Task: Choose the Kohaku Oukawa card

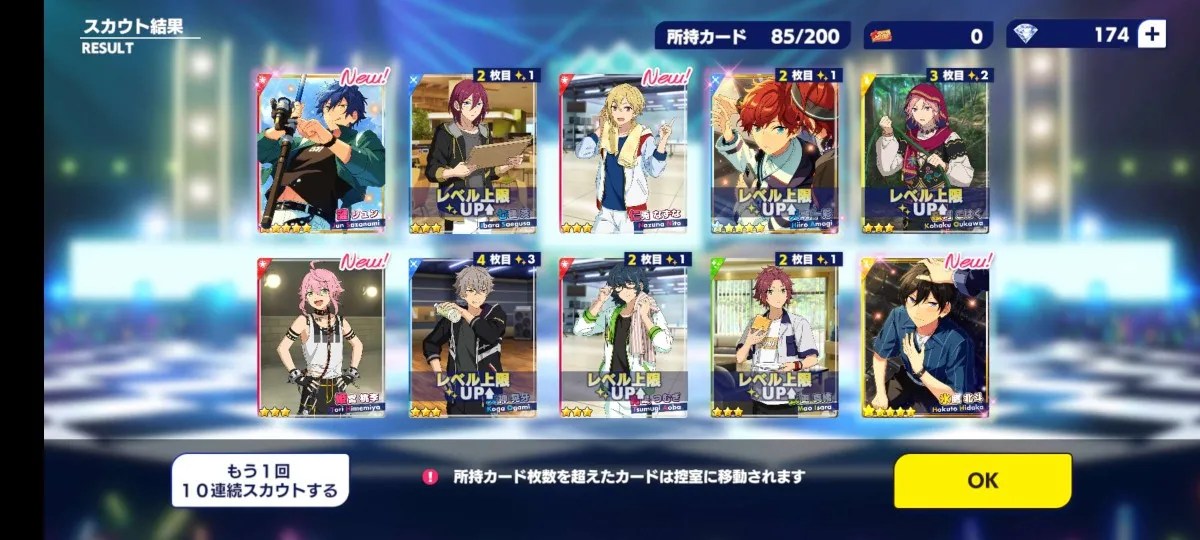Action: (926, 152)
